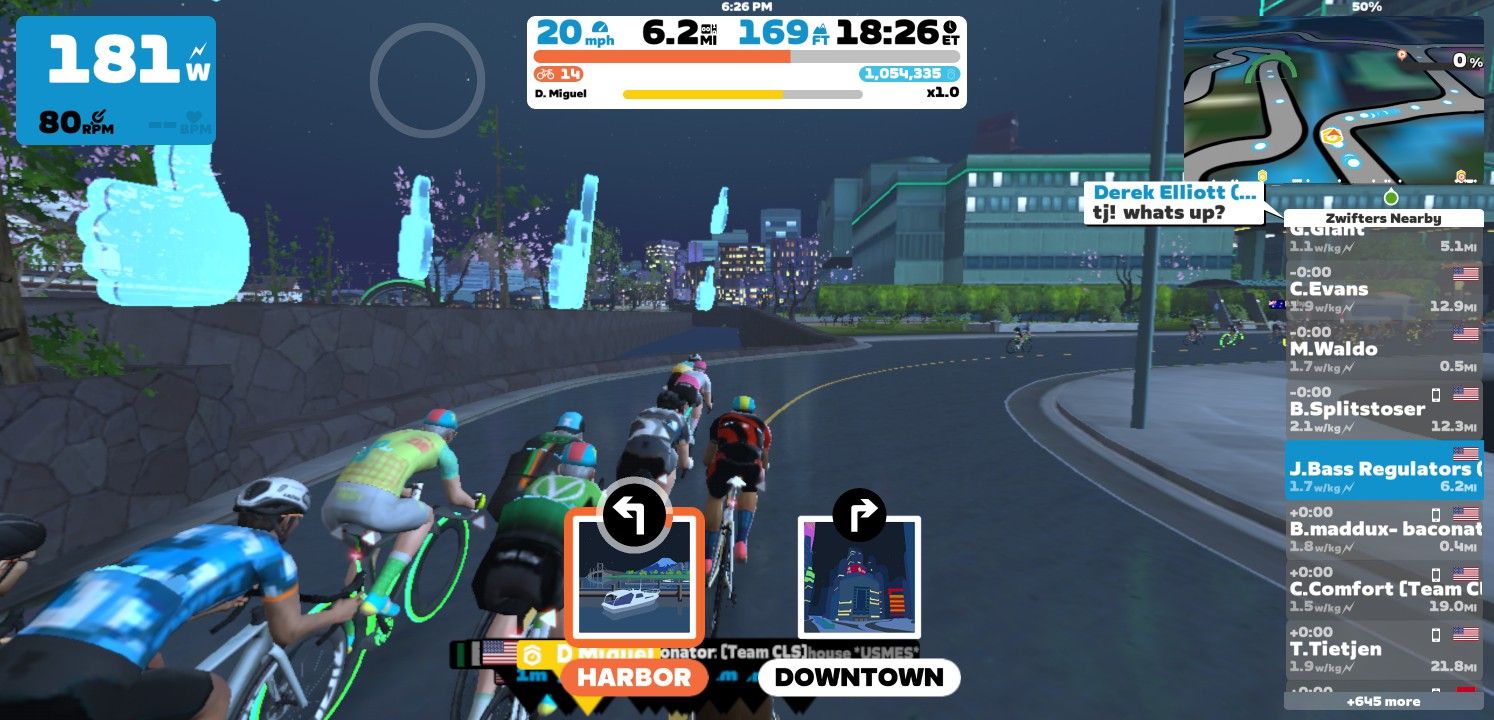Expand the +645 more riders list
This screenshot has height=720, width=1494.
1385,701
